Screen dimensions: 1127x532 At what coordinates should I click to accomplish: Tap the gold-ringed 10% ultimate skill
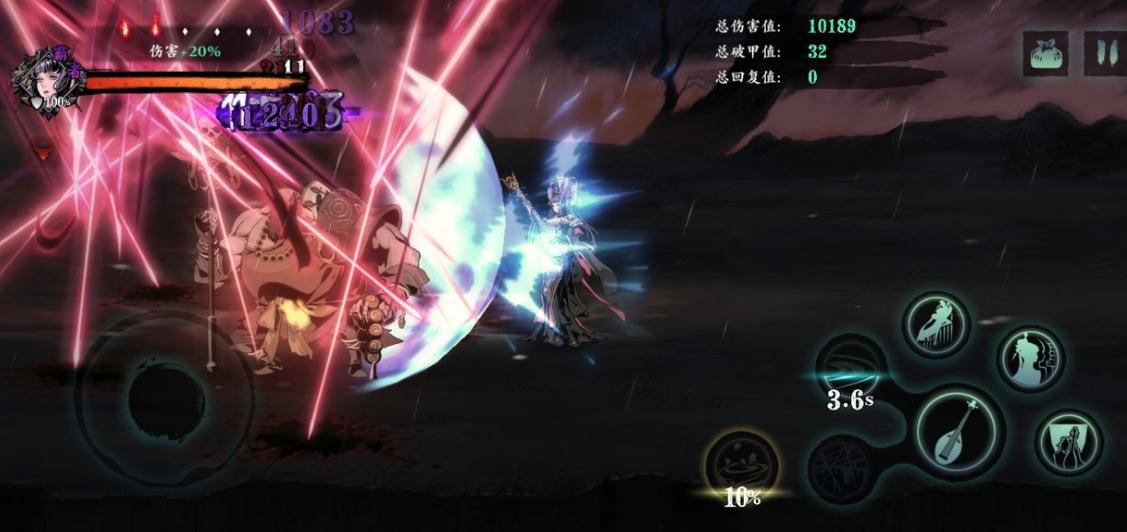742,465
